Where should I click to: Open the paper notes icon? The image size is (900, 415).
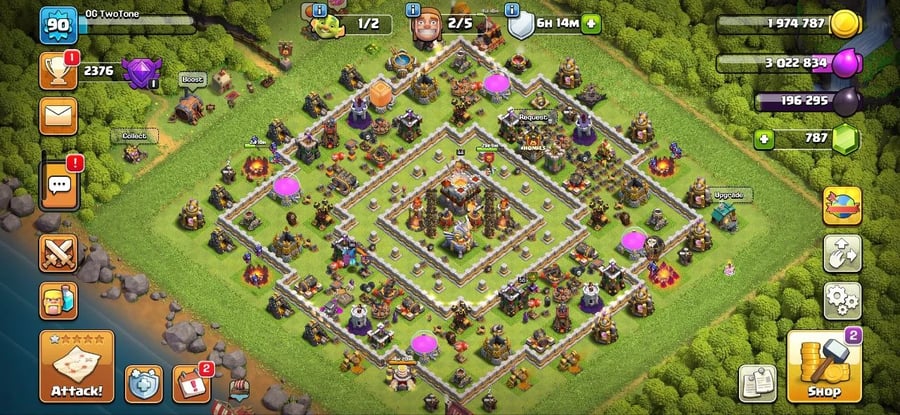tap(757, 382)
